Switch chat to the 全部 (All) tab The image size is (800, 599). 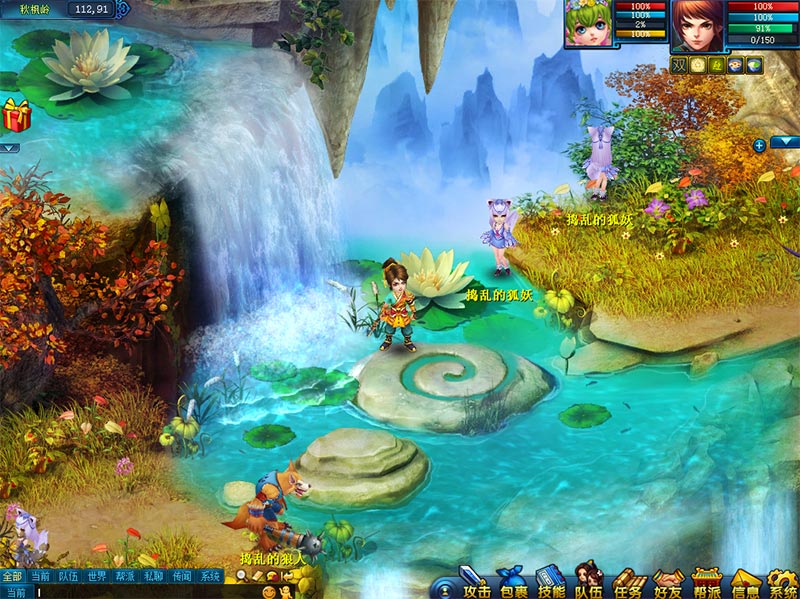pos(12,576)
